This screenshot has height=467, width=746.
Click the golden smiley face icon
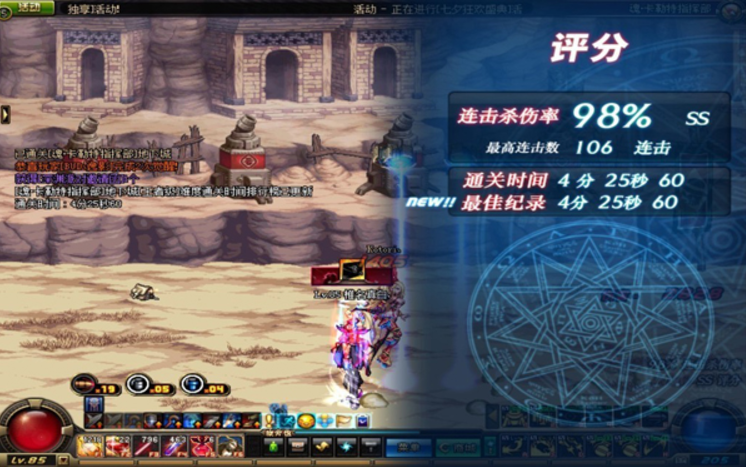[306, 421]
